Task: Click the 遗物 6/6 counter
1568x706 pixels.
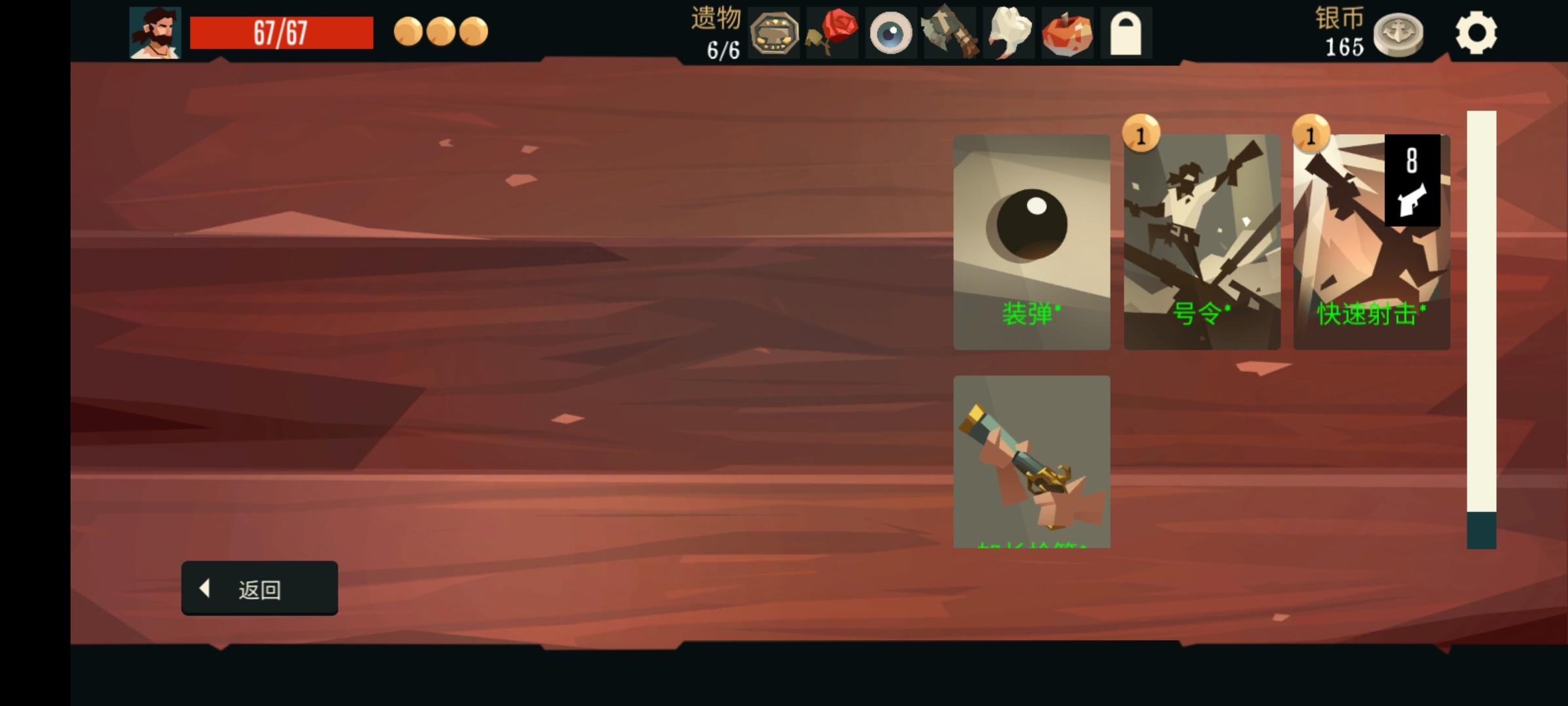Action: (x=717, y=31)
